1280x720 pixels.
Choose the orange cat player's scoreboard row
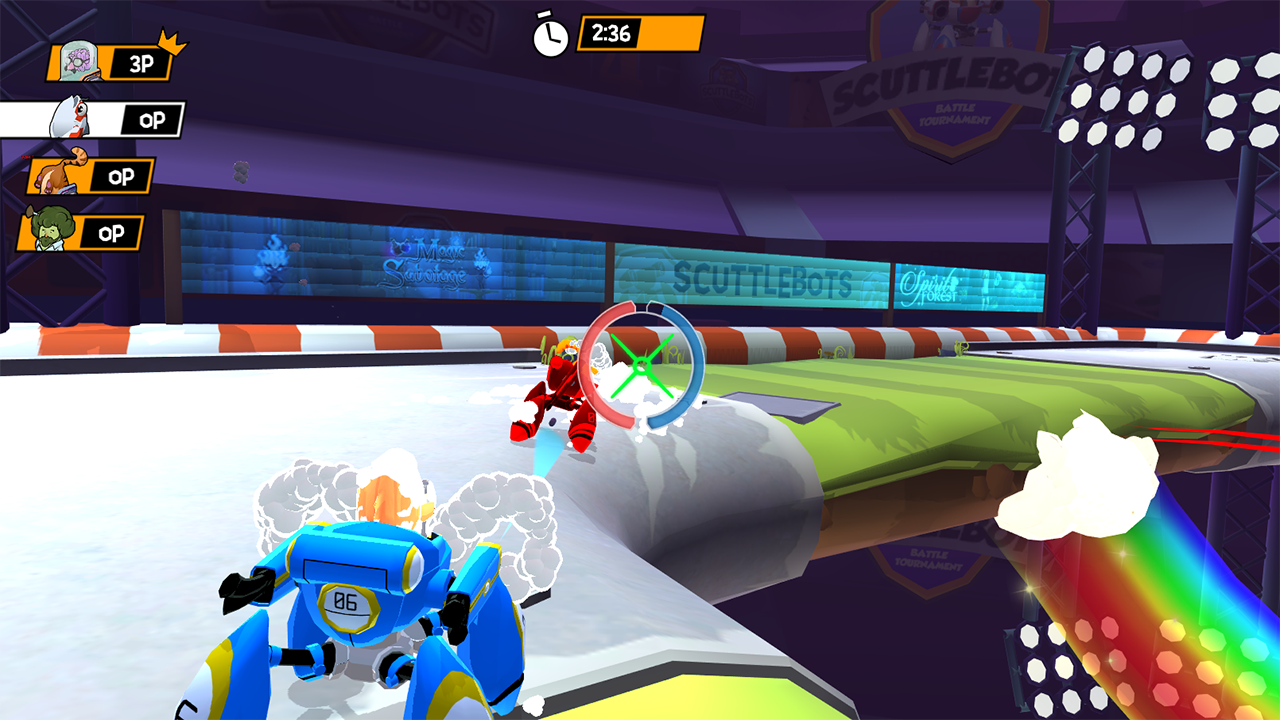tap(92, 176)
